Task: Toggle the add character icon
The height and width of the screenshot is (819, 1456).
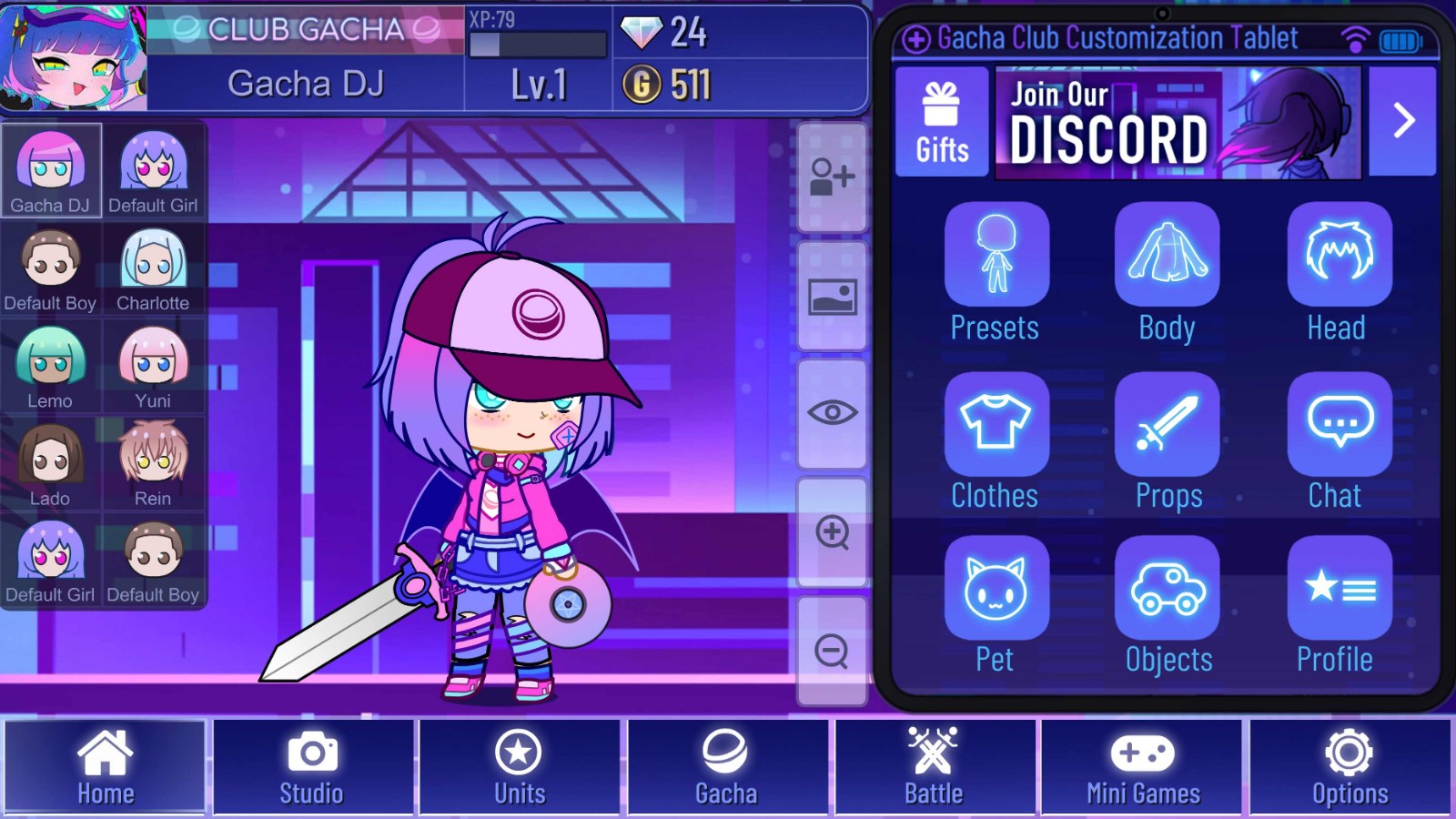Action: (830, 176)
